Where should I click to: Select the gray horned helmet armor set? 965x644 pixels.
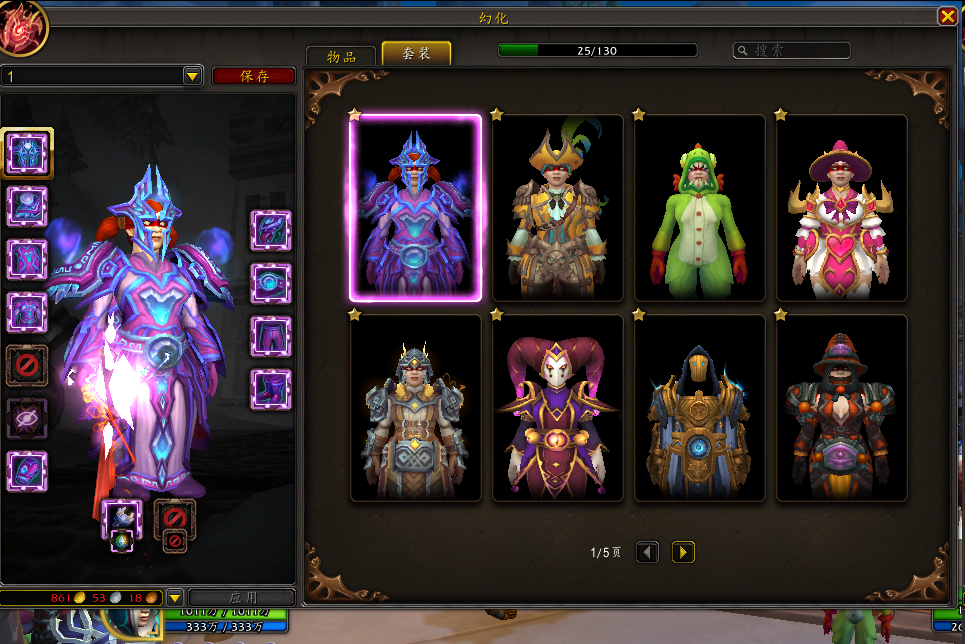click(x=415, y=408)
